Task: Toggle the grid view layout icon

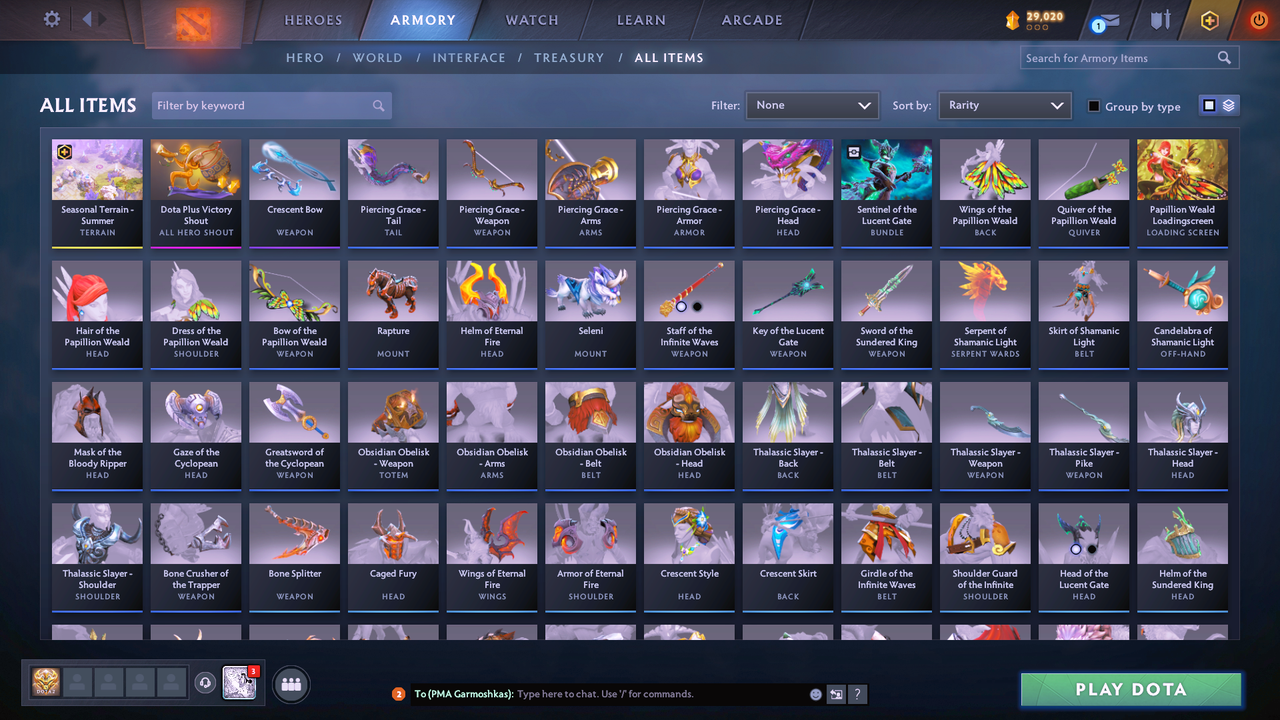Action: 1211,105
